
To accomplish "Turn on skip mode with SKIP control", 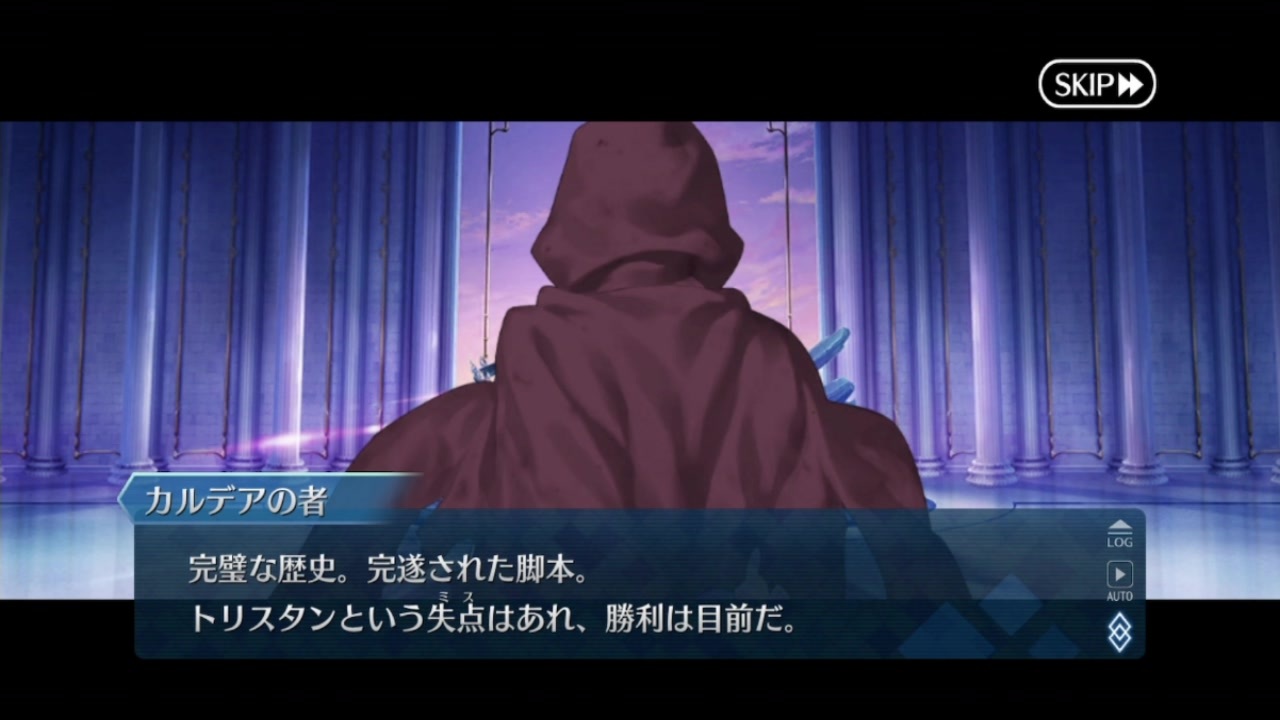I will pyautogui.click(x=1097, y=85).
